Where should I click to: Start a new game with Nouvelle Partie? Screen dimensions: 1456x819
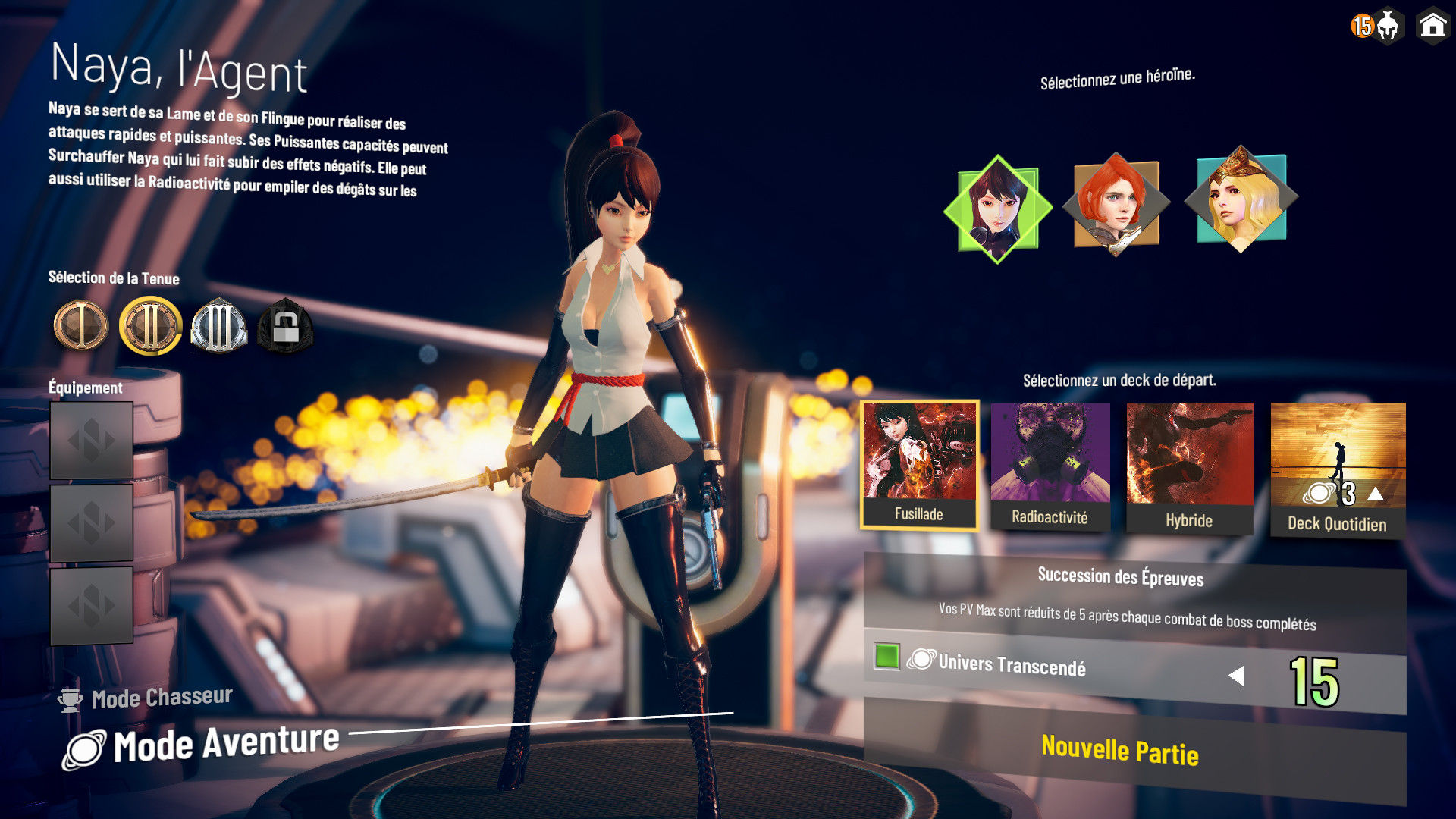[x=1119, y=751]
